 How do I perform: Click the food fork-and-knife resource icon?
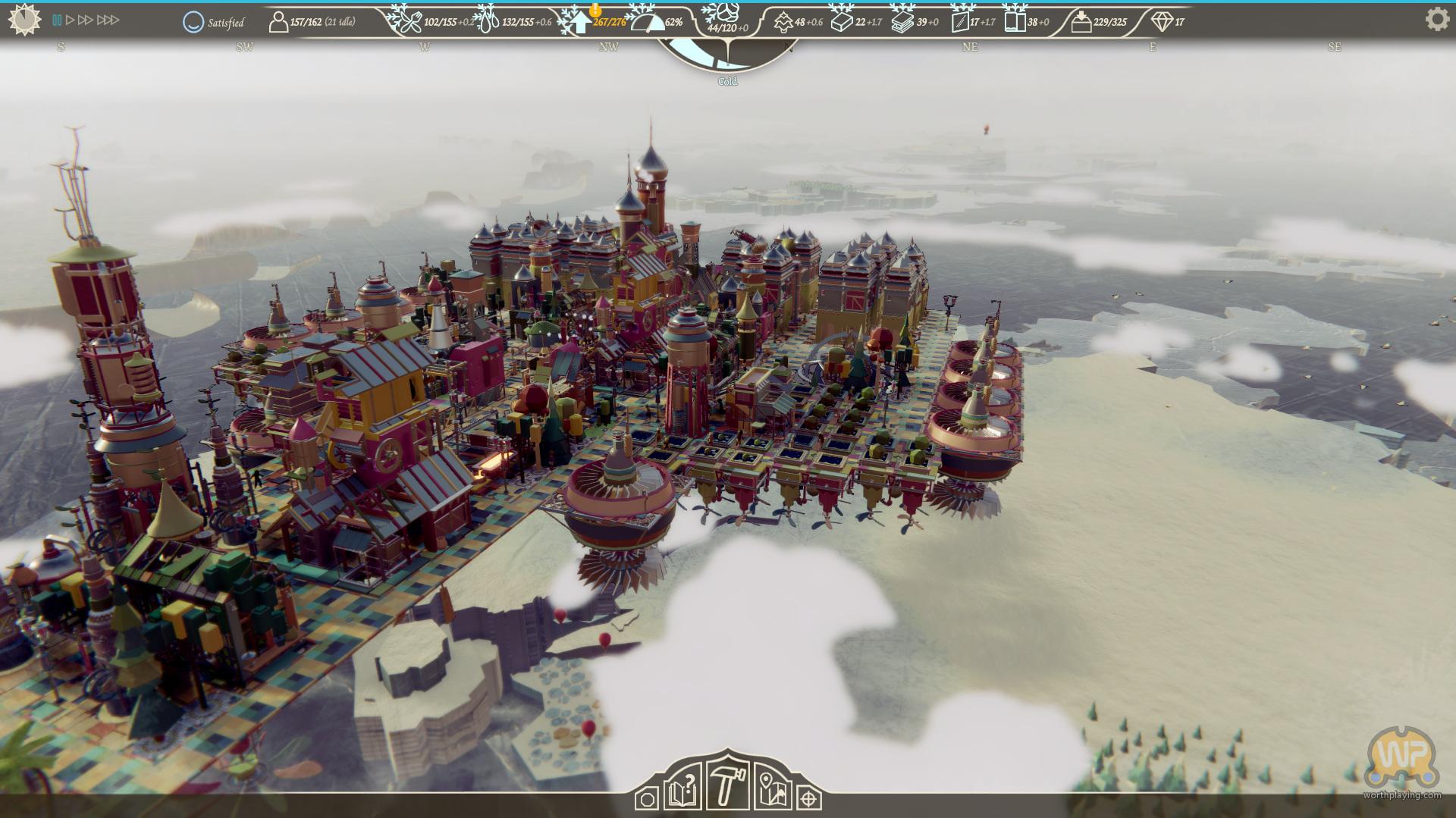tap(407, 22)
